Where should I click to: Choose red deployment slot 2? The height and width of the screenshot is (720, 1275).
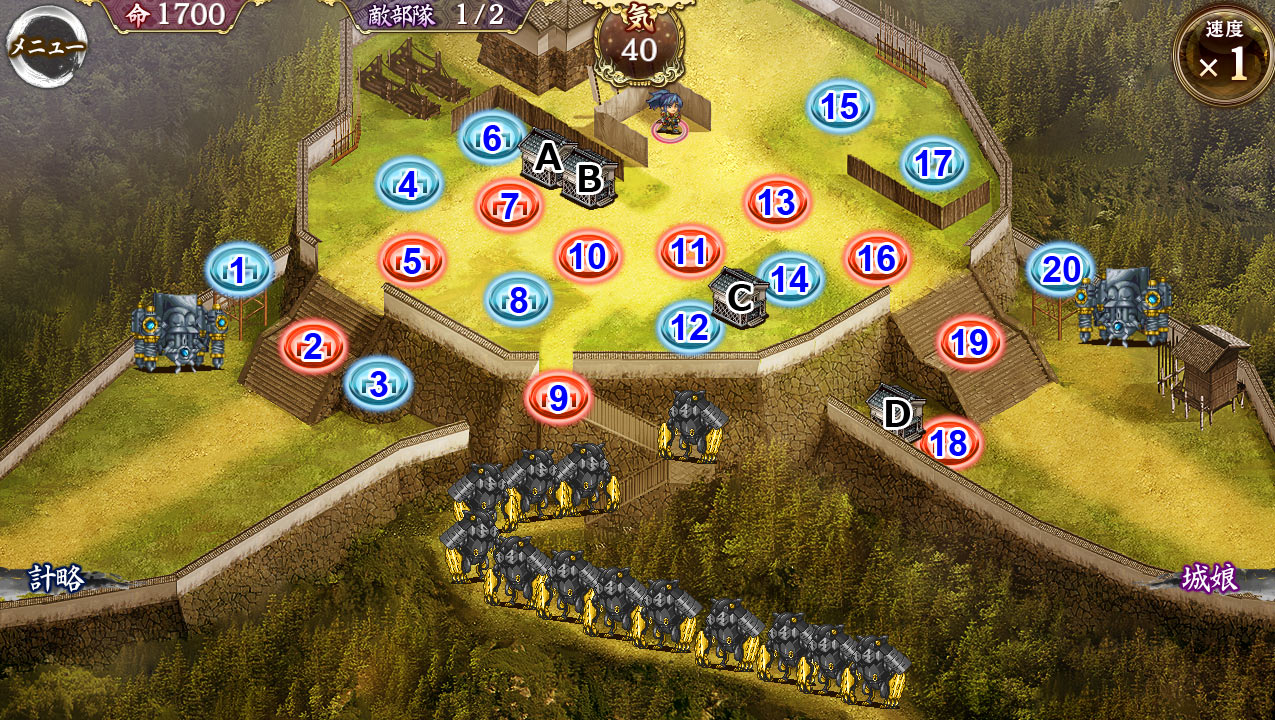[313, 347]
